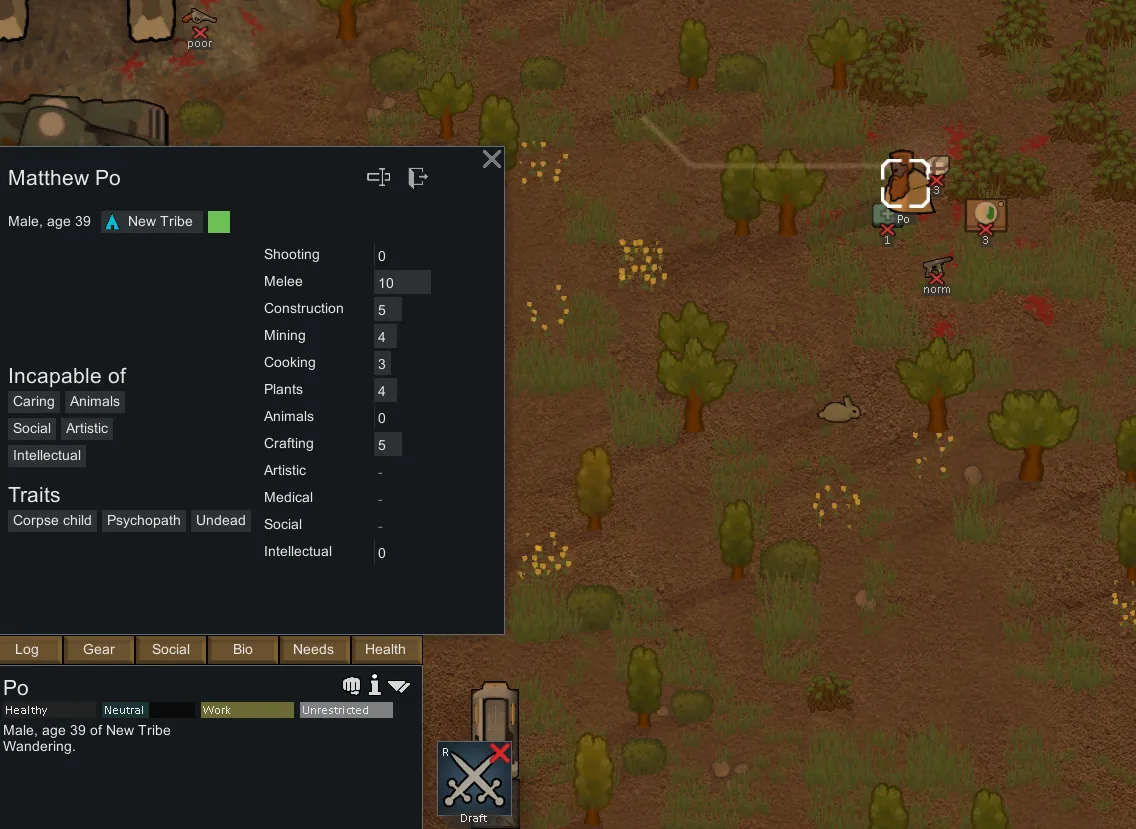Image resolution: width=1136 pixels, height=829 pixels.
Task: Open the New Tribe faction link
Action: tap(152, 221)
